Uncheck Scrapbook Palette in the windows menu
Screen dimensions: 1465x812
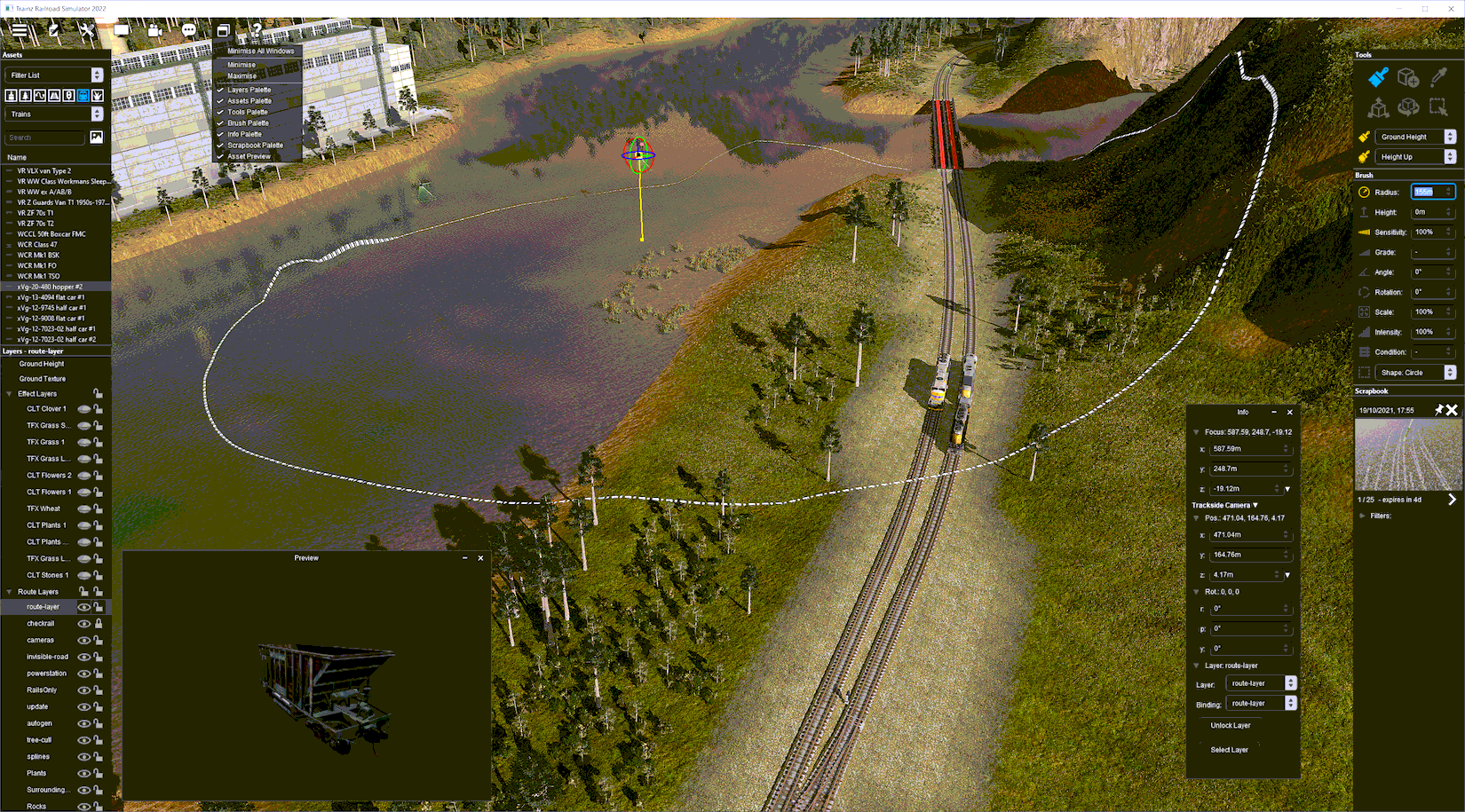point(257,145)
